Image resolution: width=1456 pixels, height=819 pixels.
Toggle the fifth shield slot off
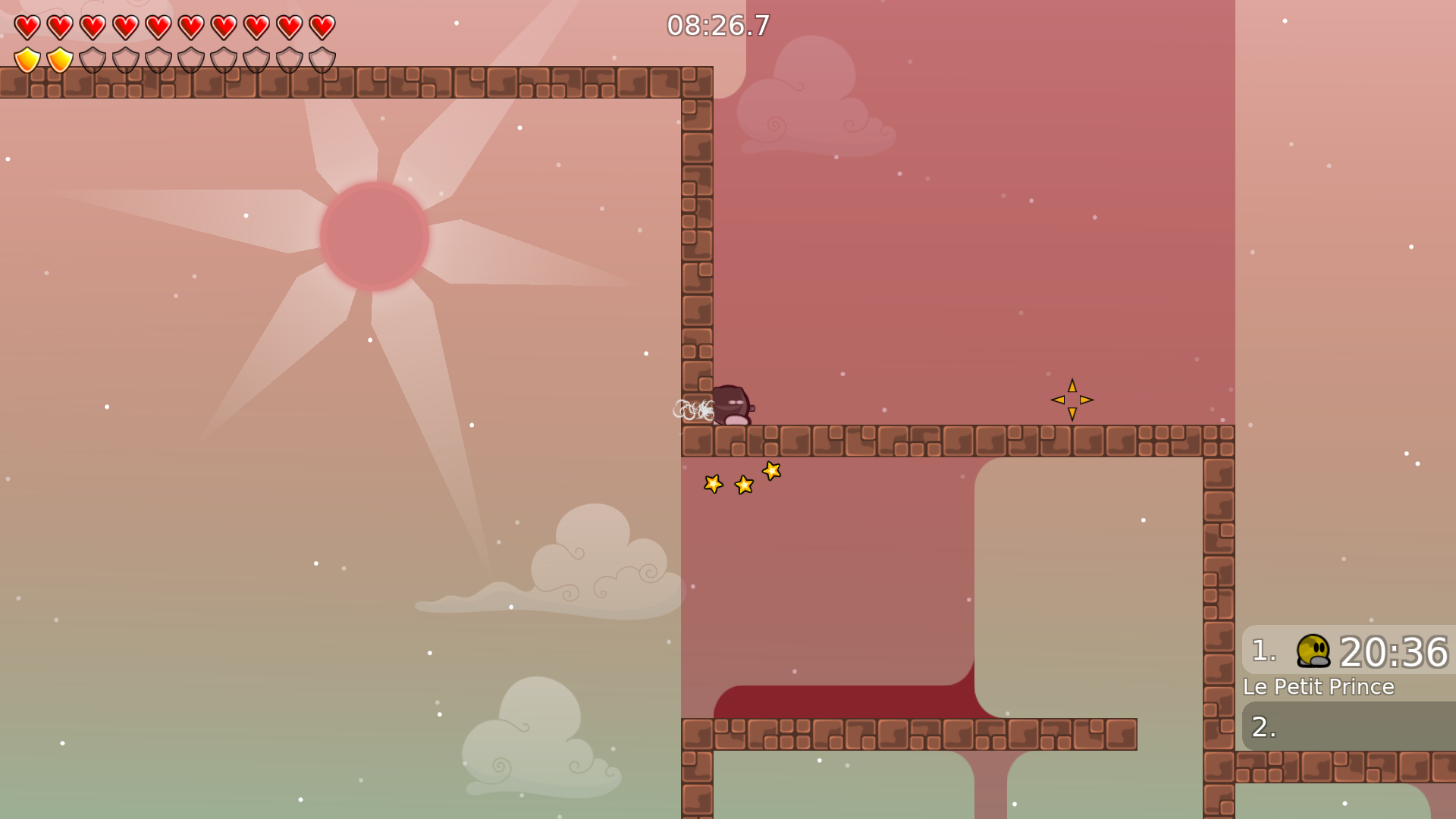click(157, 59)
